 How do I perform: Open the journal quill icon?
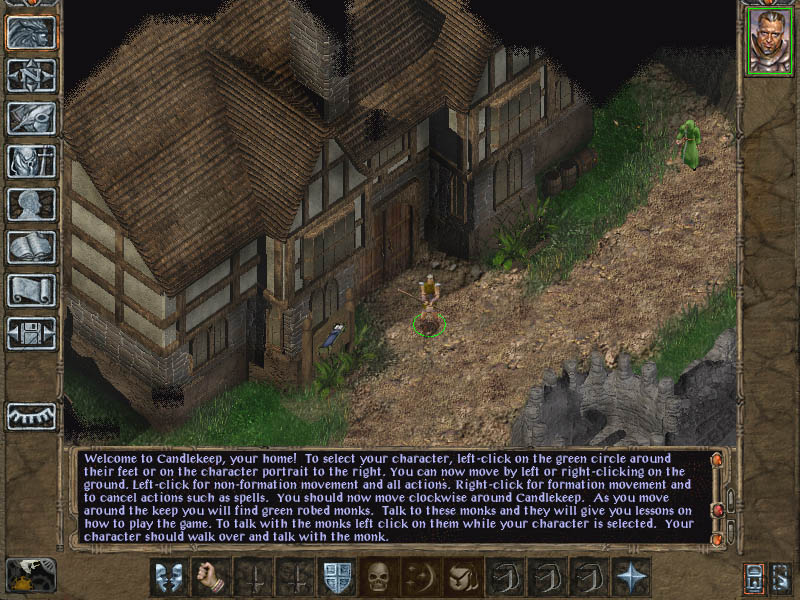tap(31, 118)
